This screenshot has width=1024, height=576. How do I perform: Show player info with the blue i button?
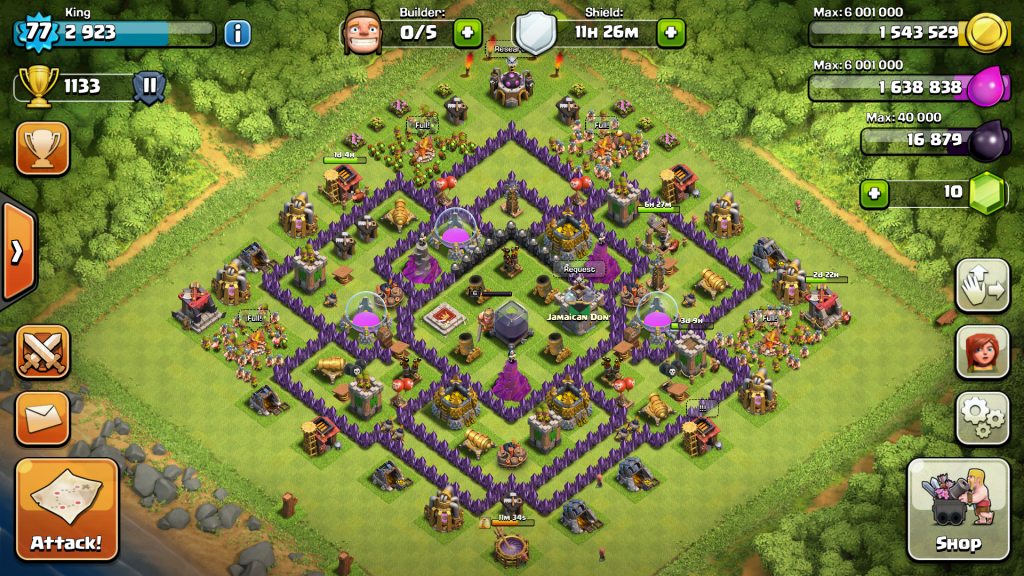237,33
